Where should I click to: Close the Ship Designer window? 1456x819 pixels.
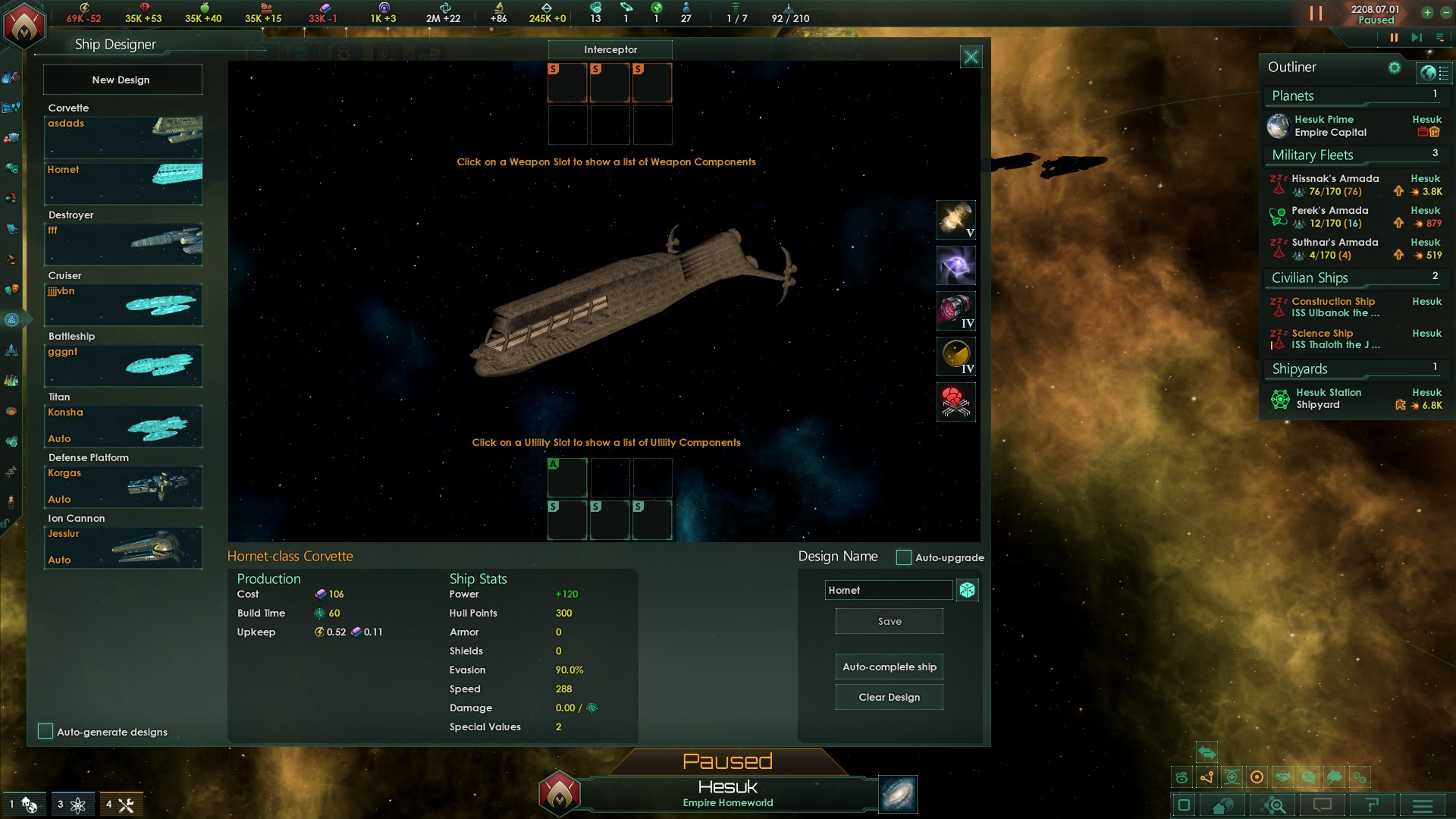971,57
